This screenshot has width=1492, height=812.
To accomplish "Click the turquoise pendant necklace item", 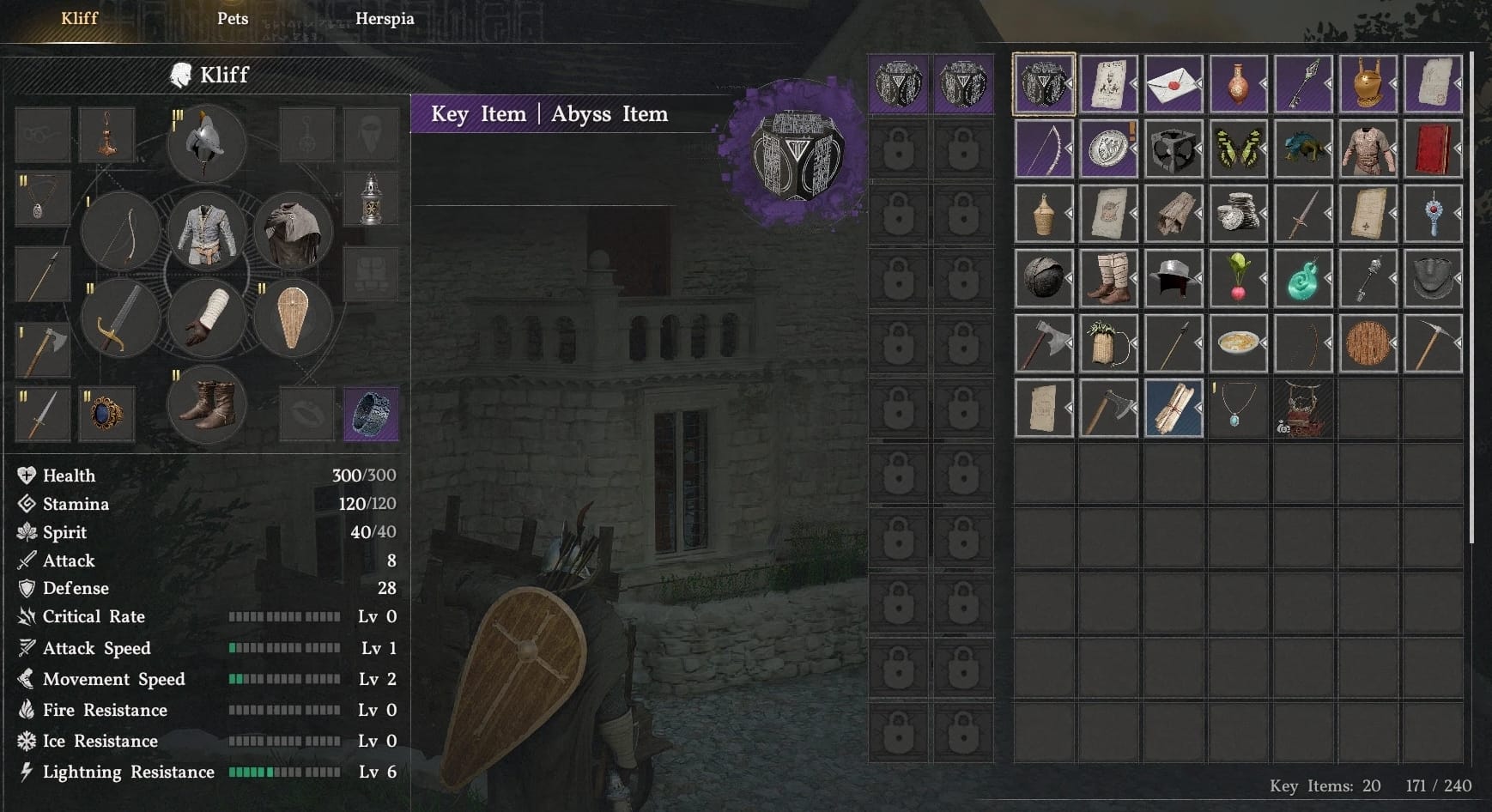I will [1238, 409].
